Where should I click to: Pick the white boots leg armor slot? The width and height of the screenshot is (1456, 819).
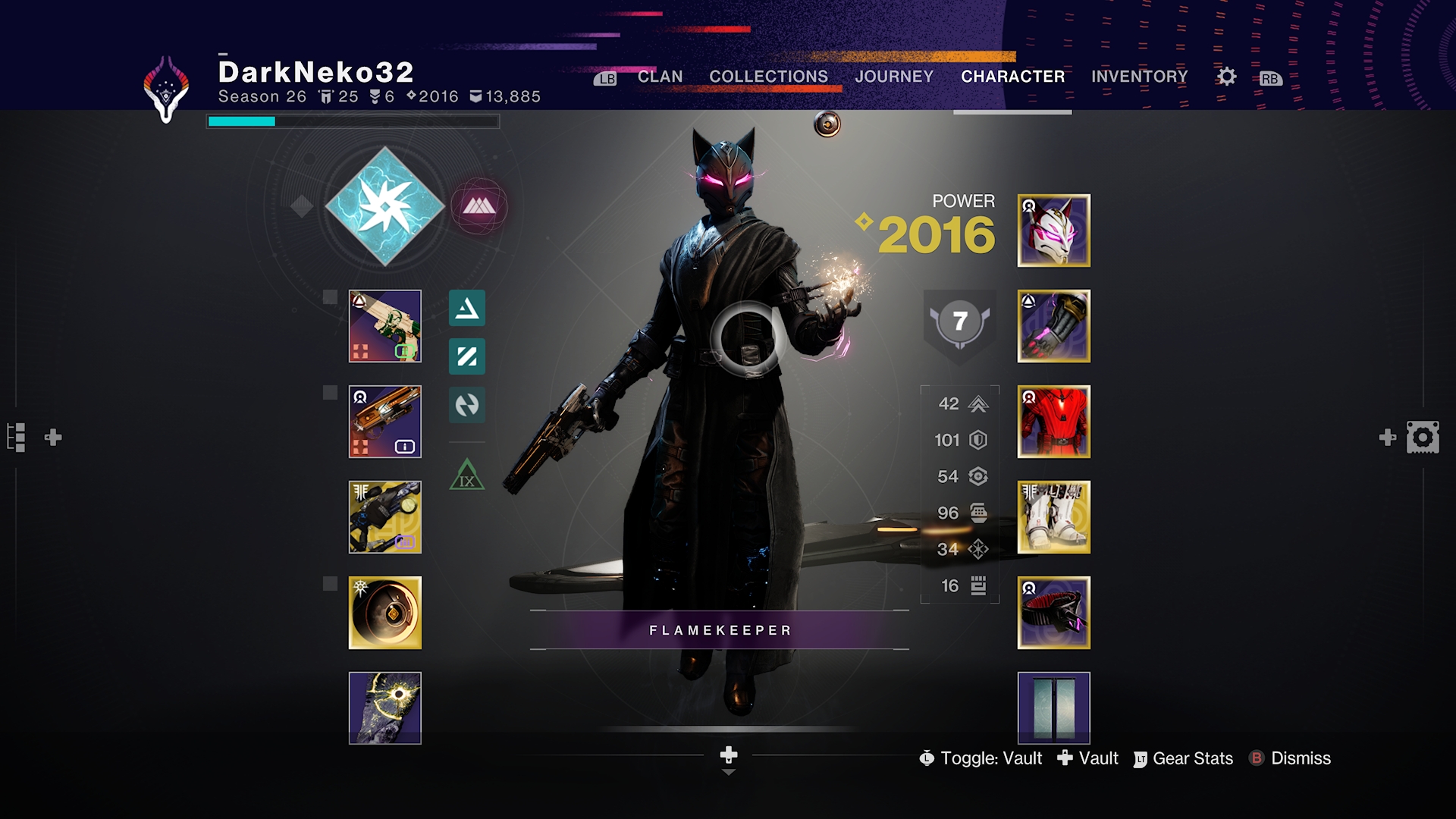pos(1053,517)
